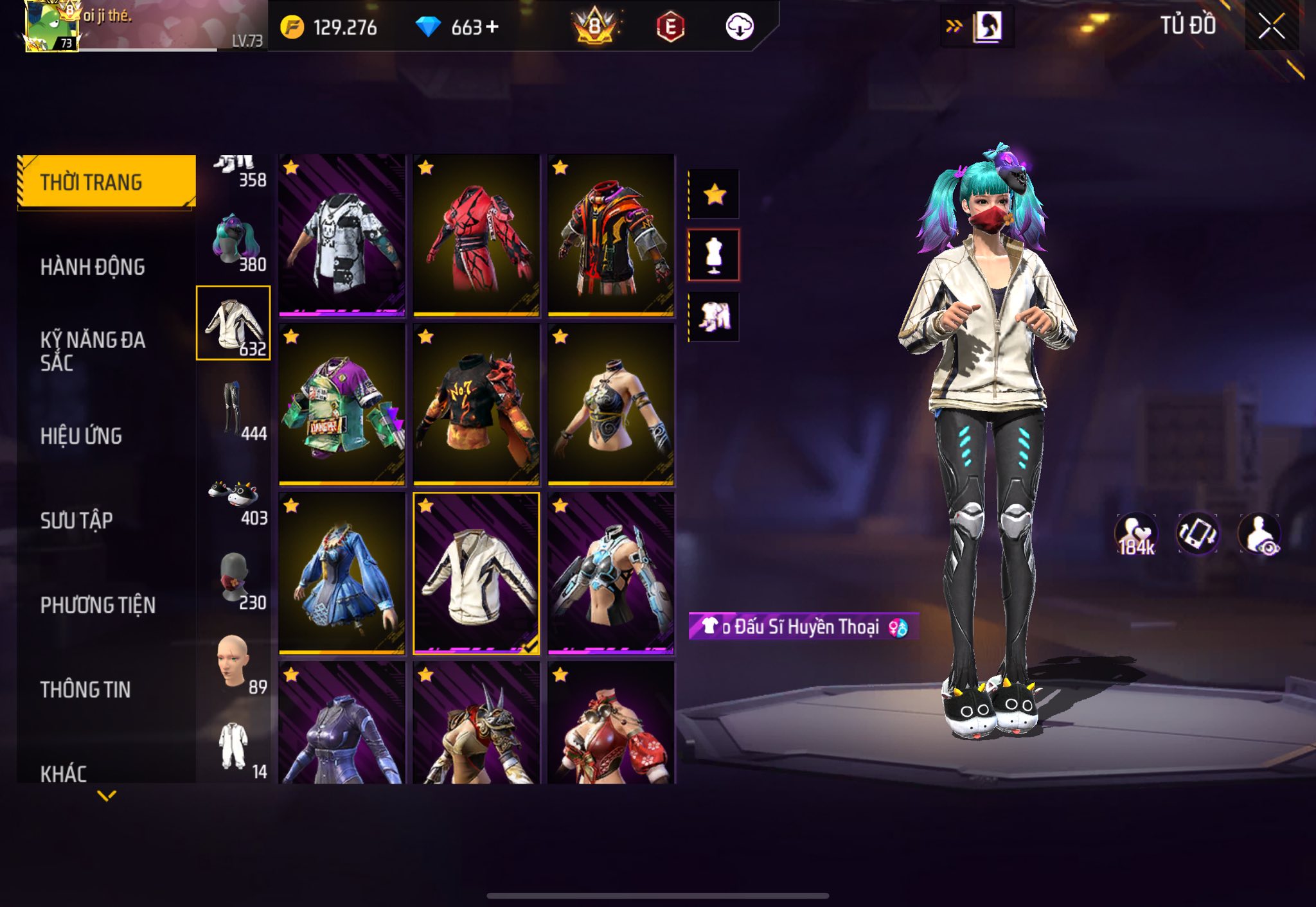Select the mask category showing 230
Screen dimensions: 1316x907
tap(234, 578)
